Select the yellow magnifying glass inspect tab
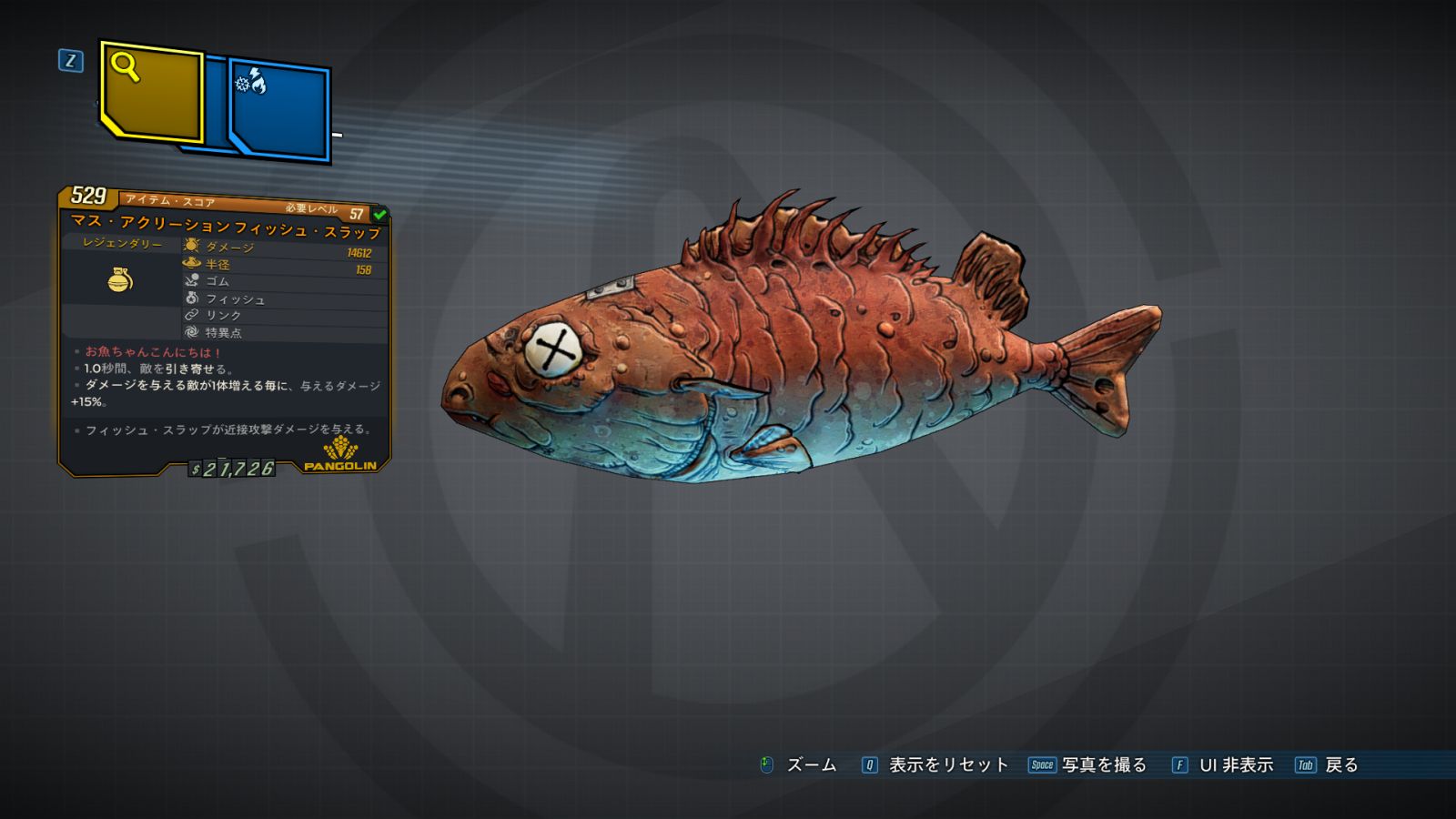Image resolution: width=1456 pixels, height=819 pixels. 151,91
